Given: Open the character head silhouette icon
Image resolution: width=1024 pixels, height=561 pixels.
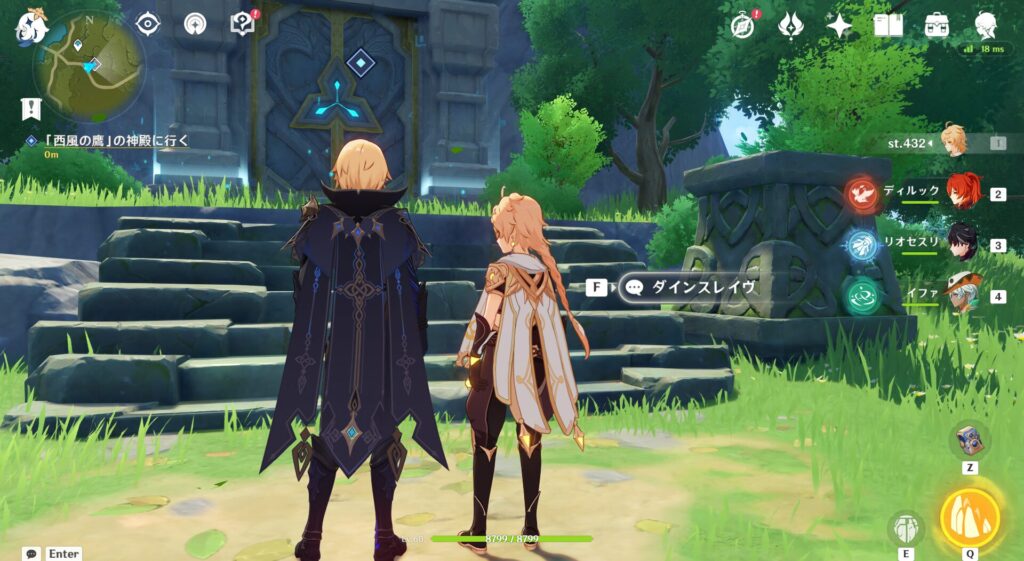Looking at the screenshot, I should [x=986, y=25].
